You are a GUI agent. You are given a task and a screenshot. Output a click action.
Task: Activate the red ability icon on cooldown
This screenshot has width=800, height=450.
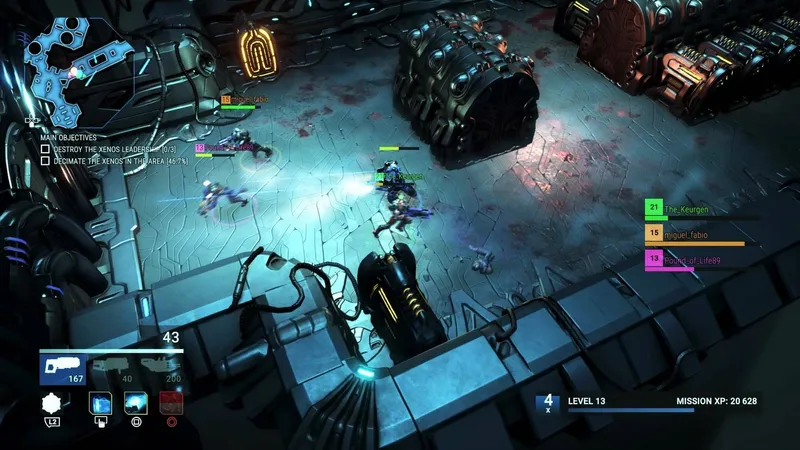pos(171,404)
